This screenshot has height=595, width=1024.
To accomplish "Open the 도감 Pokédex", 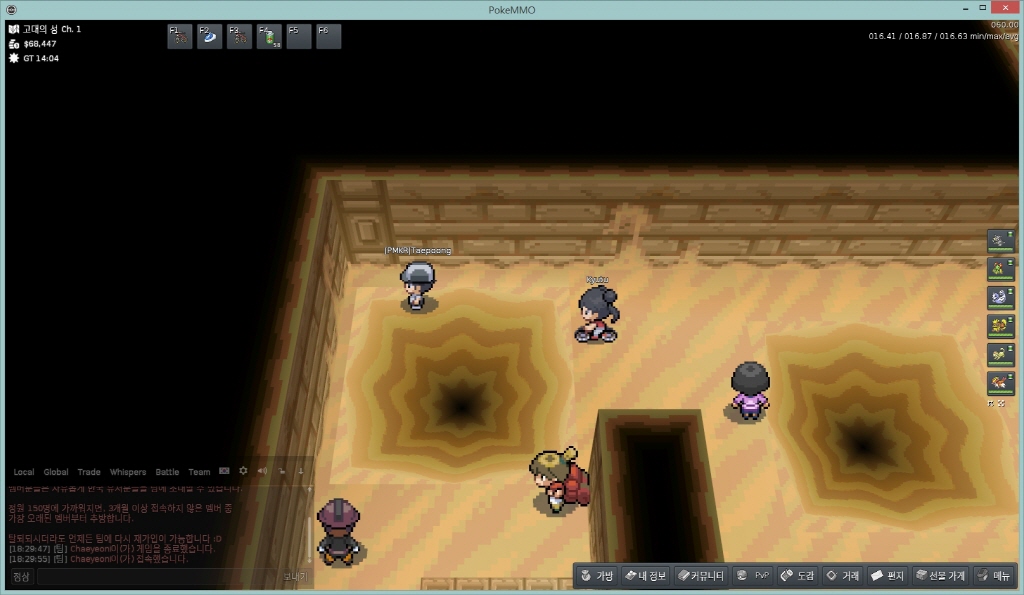I will click(798, 576).
